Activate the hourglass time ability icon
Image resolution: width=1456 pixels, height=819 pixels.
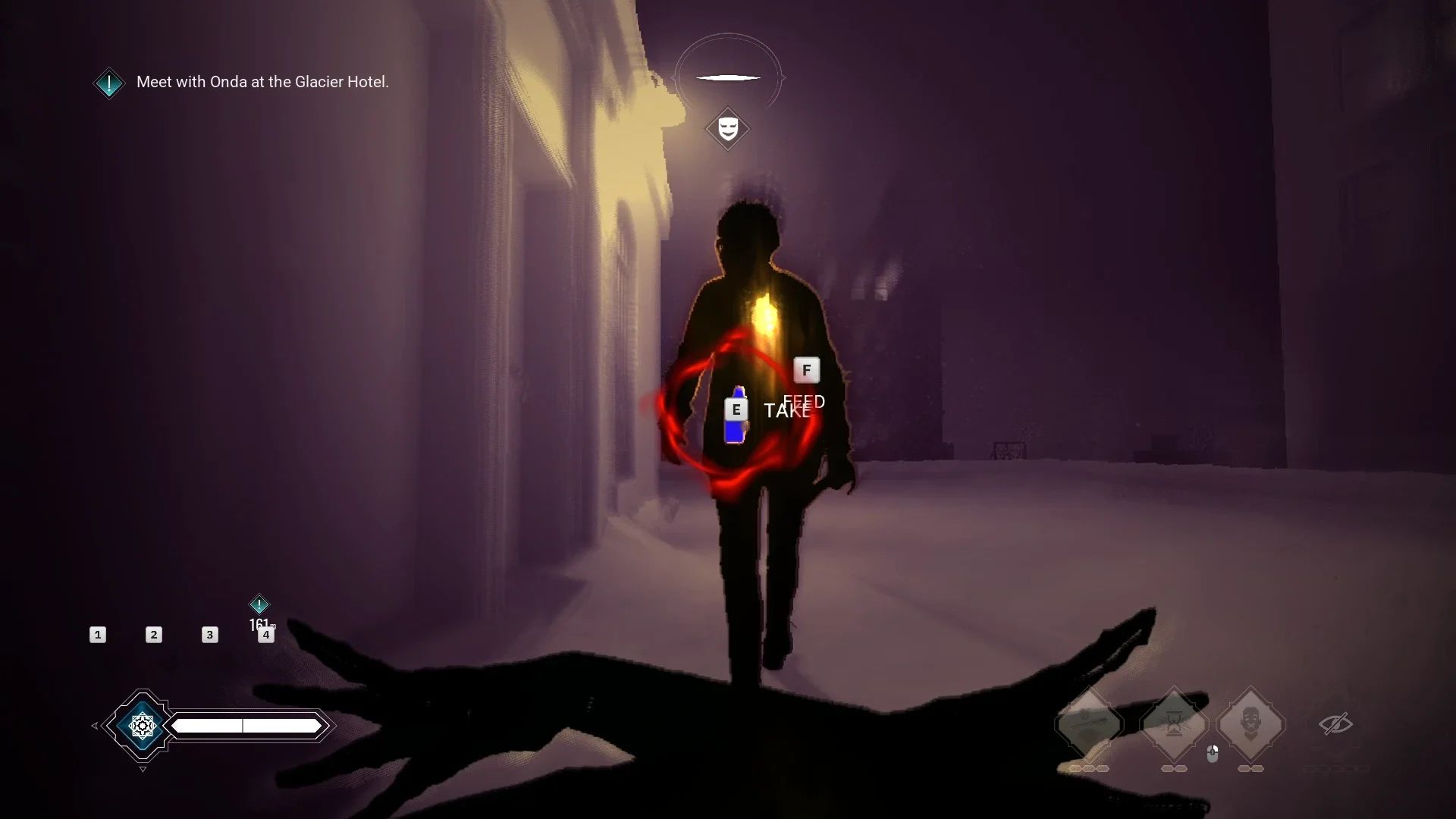[x=1174, y=722]
